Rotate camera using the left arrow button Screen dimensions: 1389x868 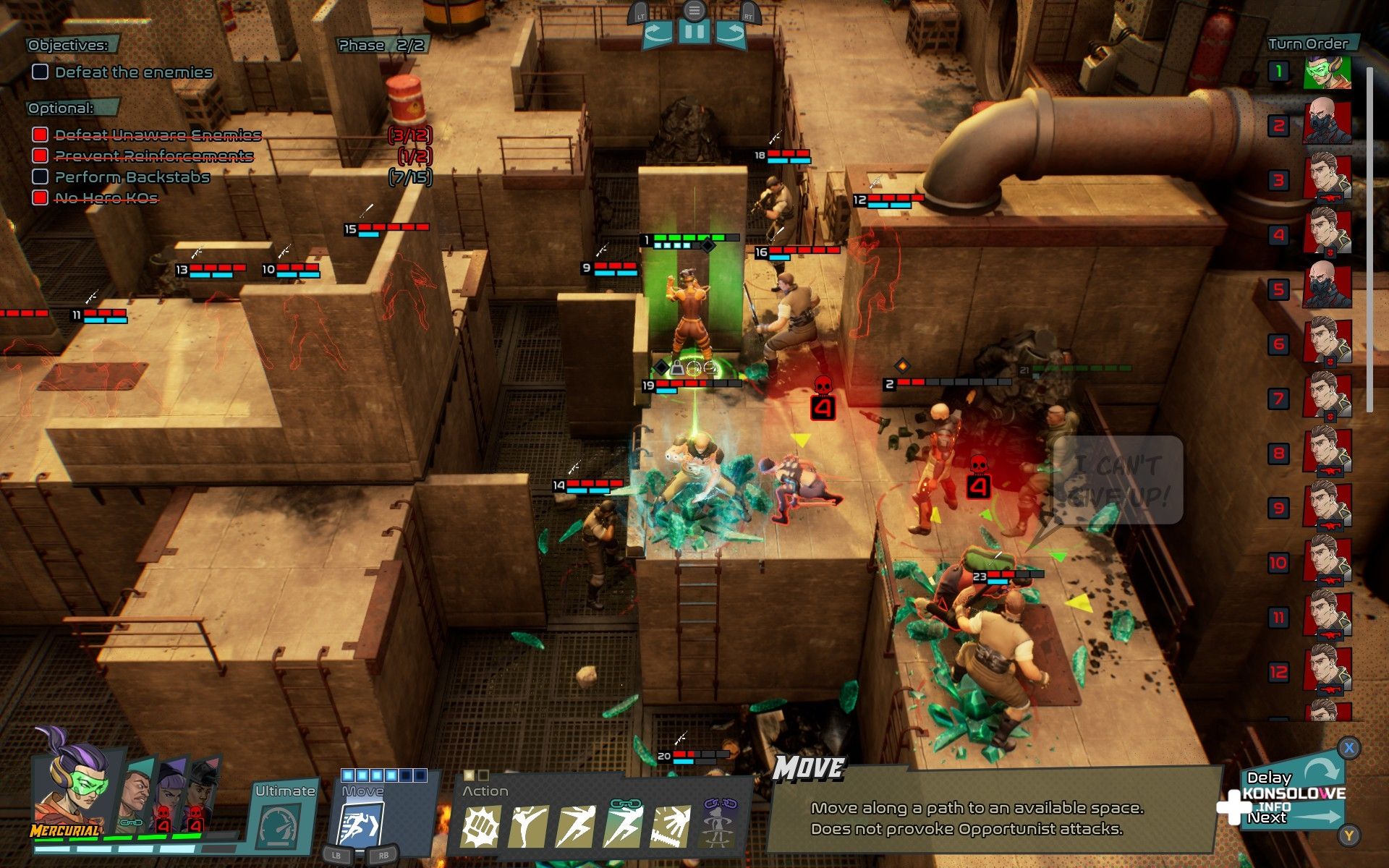[658, 34]
